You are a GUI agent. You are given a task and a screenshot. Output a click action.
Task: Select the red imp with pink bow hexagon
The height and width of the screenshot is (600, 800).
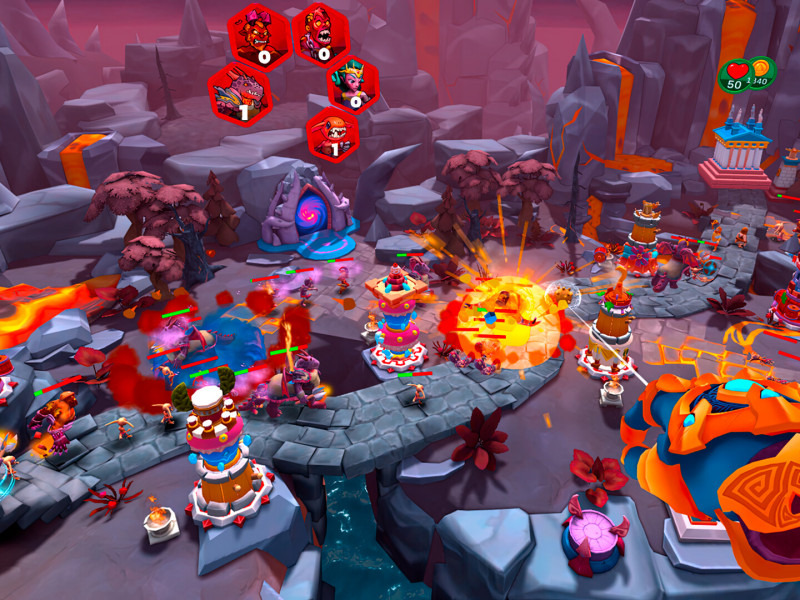pyautogui.click(x=259, y=37)
